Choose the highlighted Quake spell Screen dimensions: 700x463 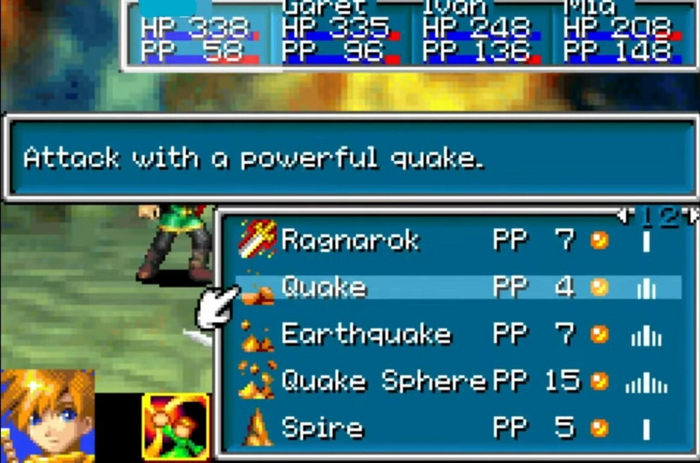click(324, 288)
